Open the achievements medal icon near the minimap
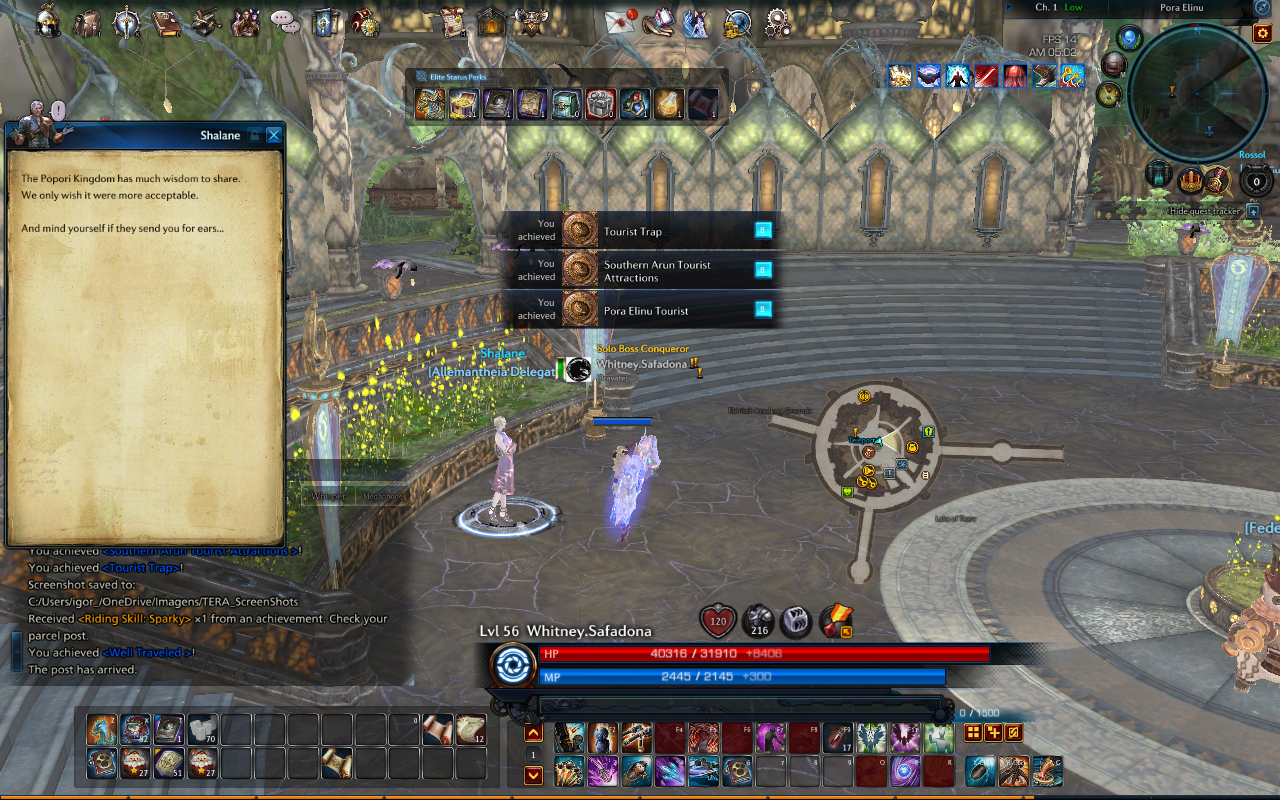The width and height of the screenshot is (1280, 800). tap(1216, 181)
